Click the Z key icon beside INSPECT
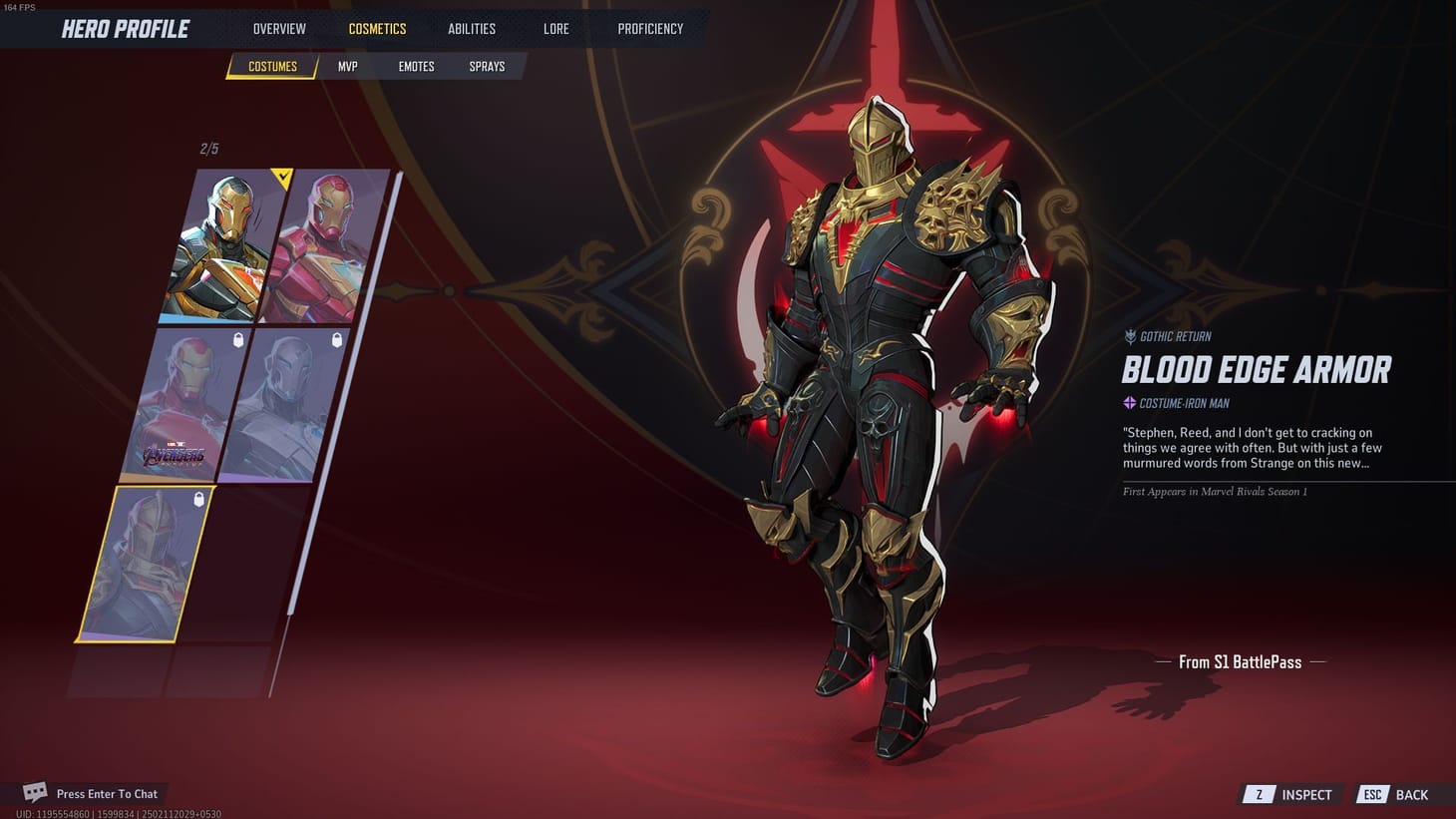 pos(1258,794)
